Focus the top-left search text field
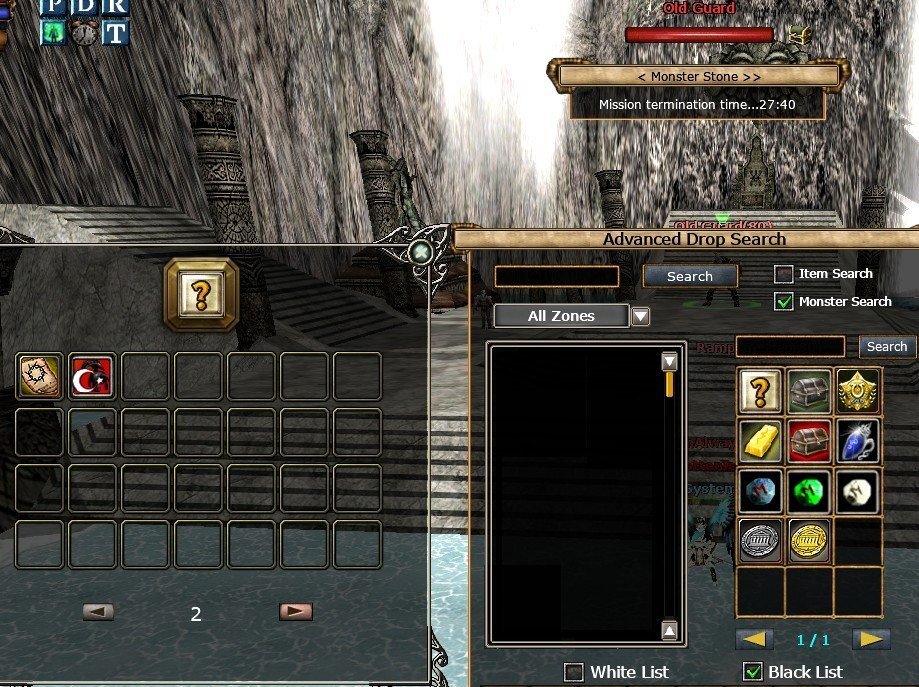Screen dimensions: 919x687 (557, 277)
